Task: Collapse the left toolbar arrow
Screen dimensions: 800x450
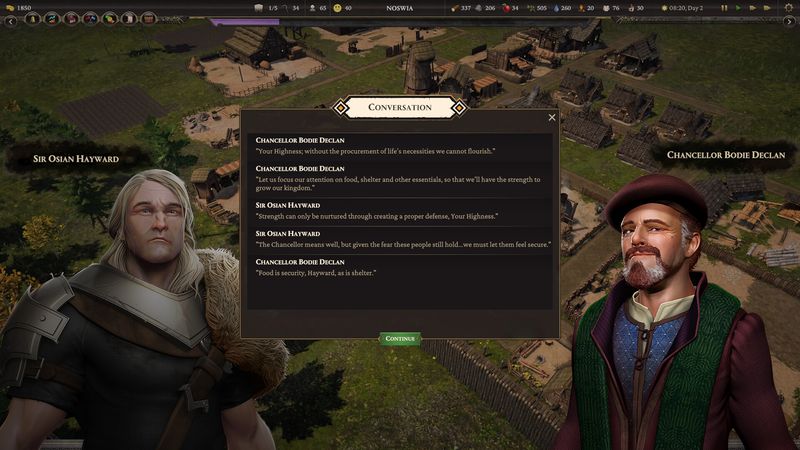Action: pyautogui.click(x=11, y=20)
